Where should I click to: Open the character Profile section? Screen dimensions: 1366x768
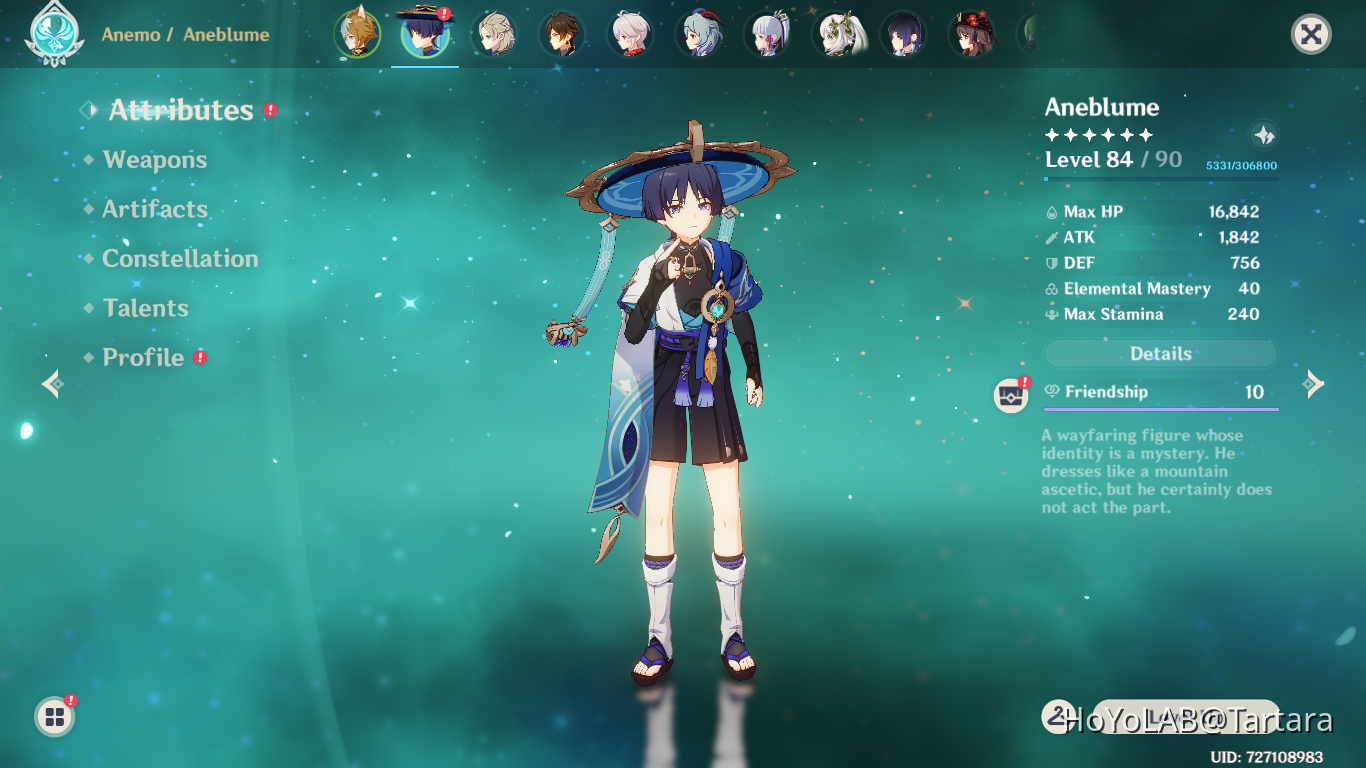143,358
